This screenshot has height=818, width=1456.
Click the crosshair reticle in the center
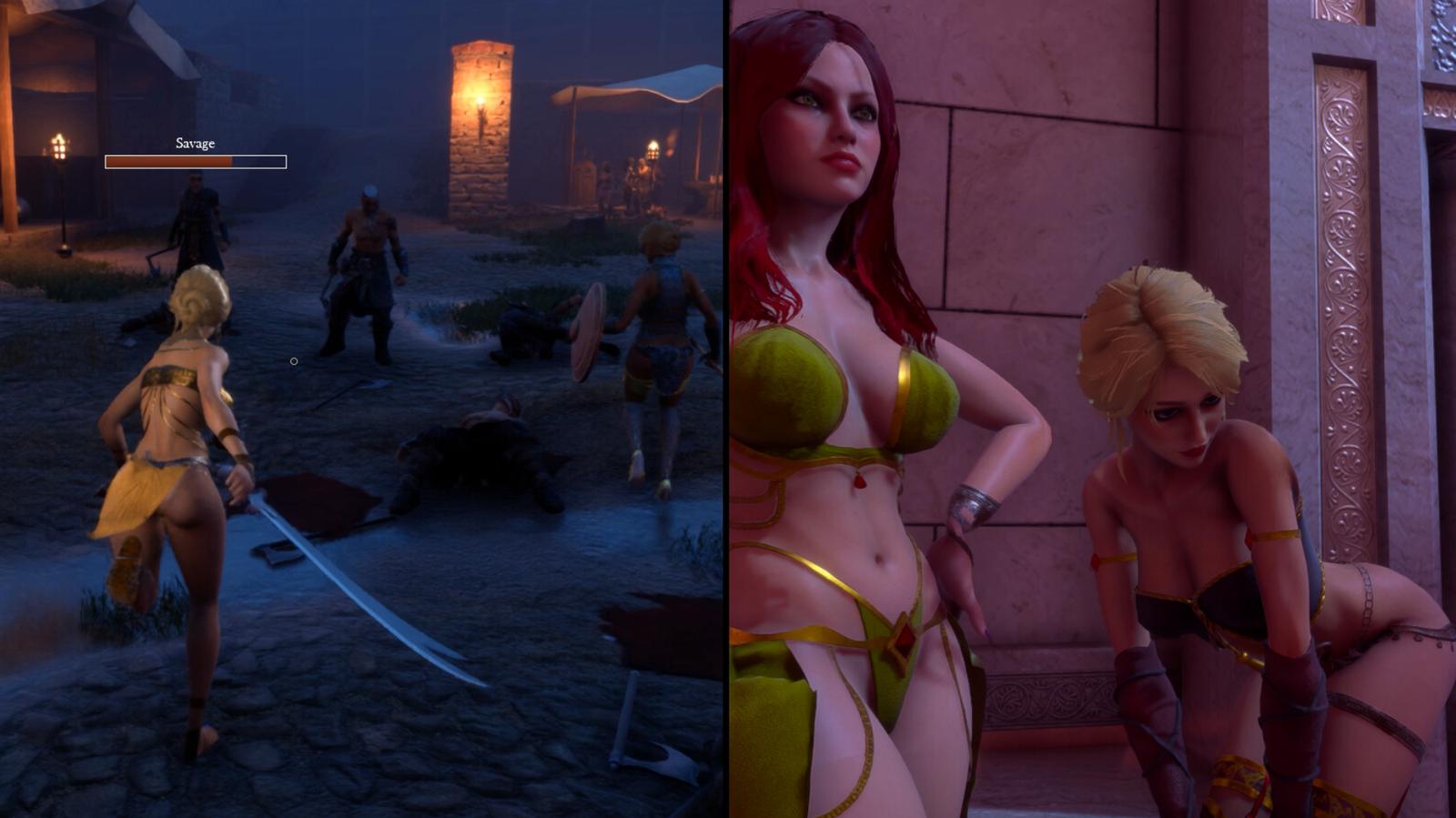point(293,360)
